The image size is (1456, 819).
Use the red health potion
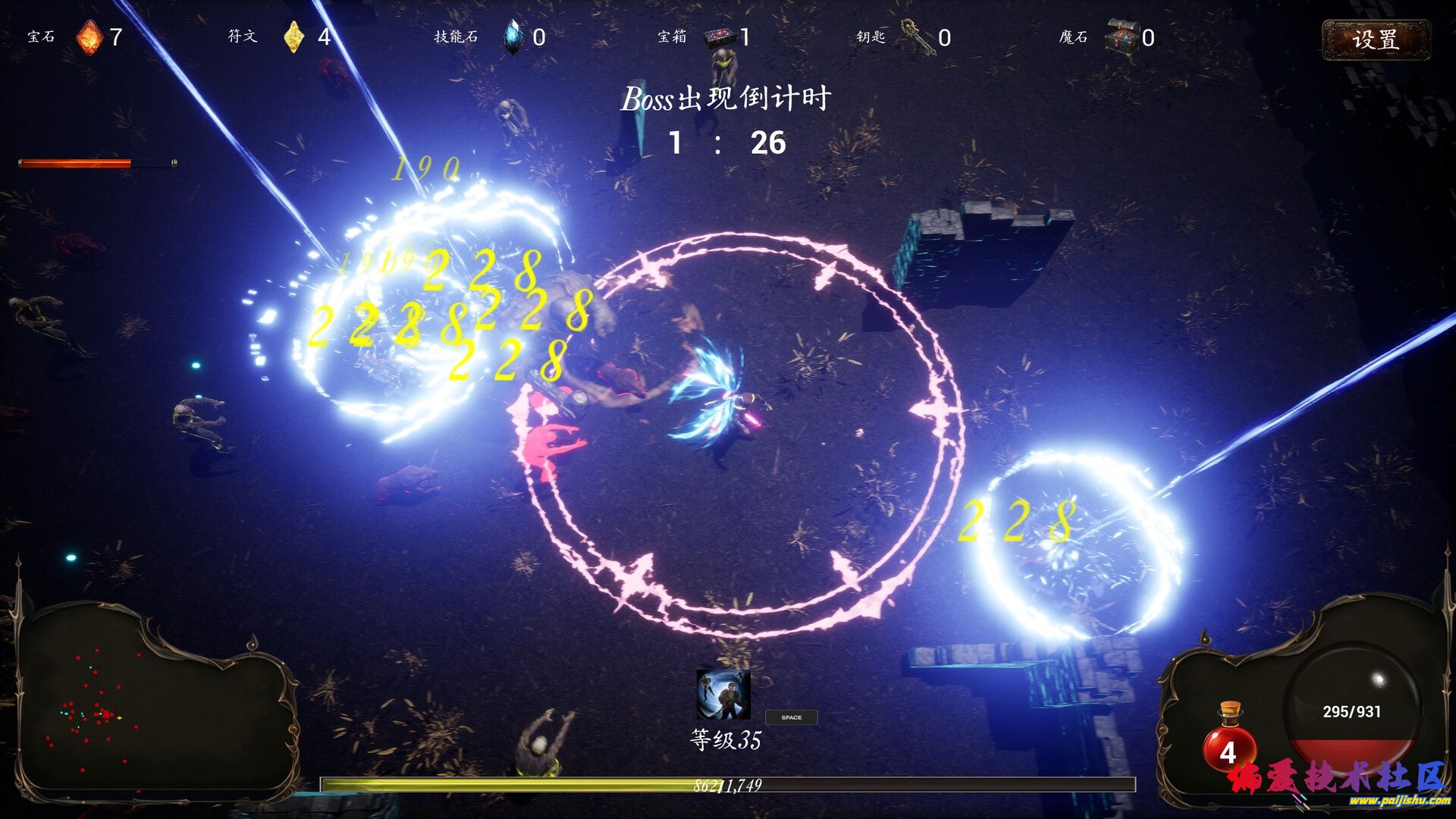coord(1228,739)
